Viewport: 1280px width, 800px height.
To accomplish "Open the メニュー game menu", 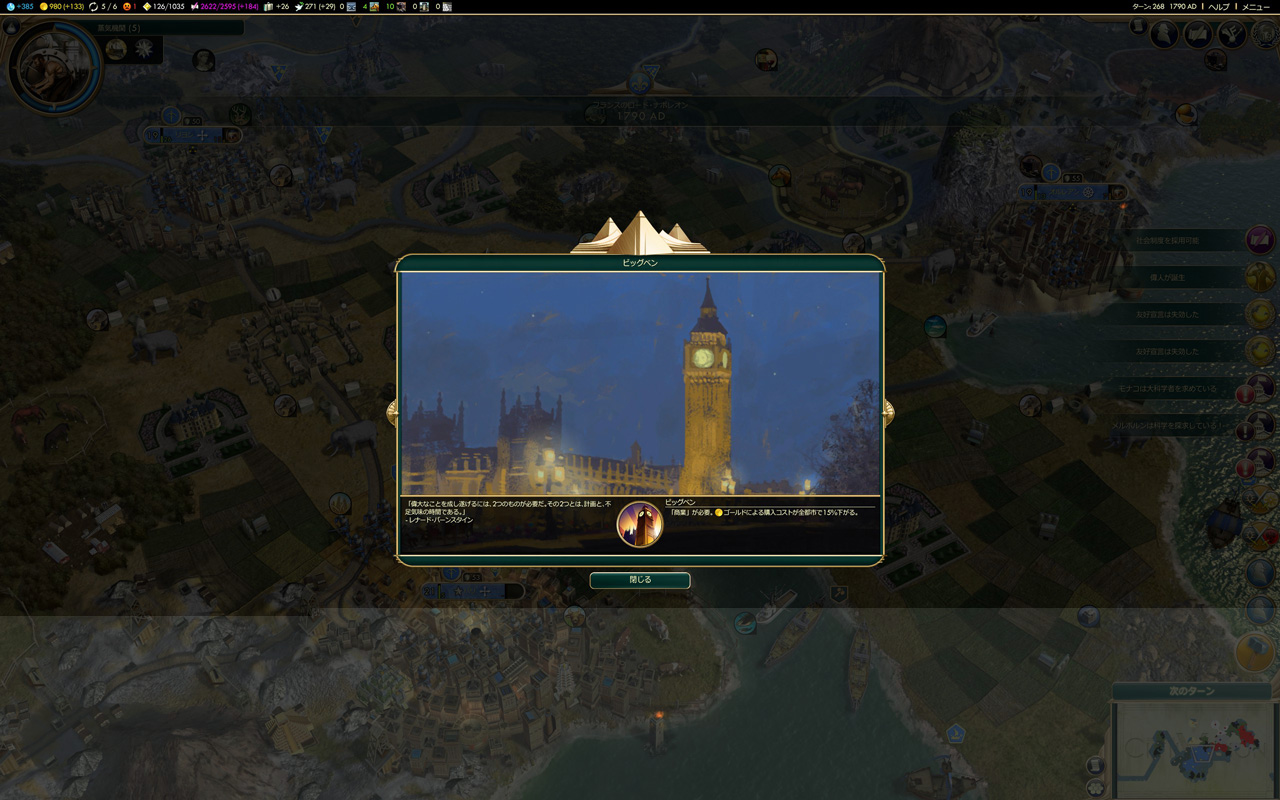I will [x=1255, y=7].
